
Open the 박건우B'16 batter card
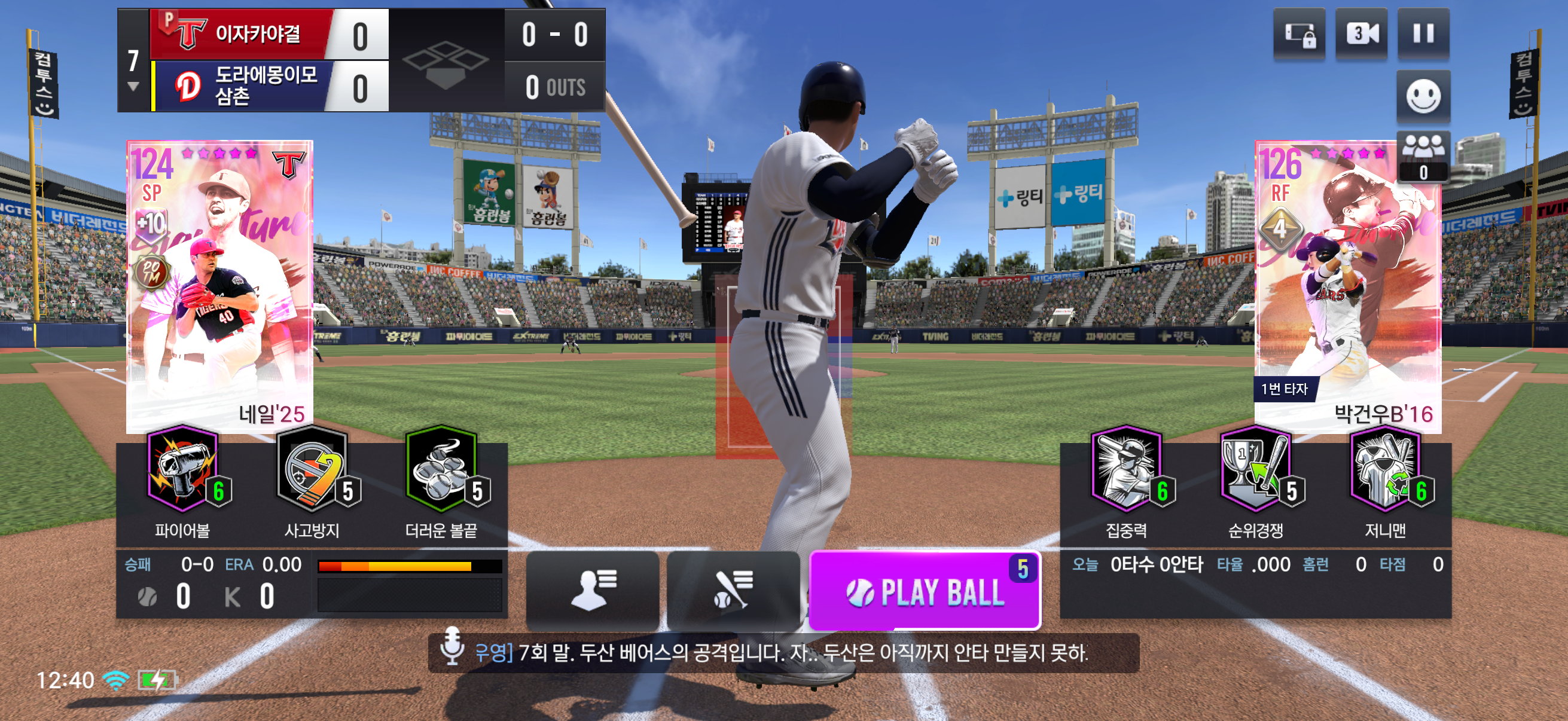click(1348, 286)
